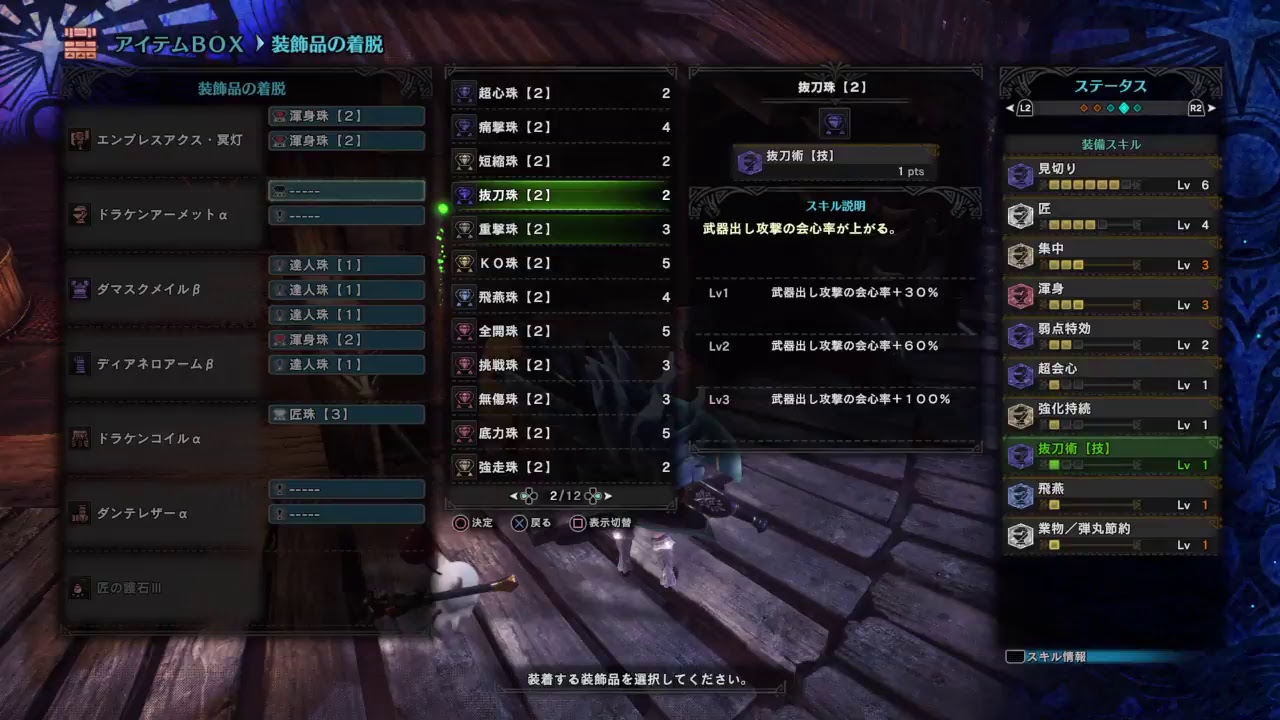Click the 超心珠【2】 jewel icon
The image size is (1280, 720).
click(x=465, y=93)
